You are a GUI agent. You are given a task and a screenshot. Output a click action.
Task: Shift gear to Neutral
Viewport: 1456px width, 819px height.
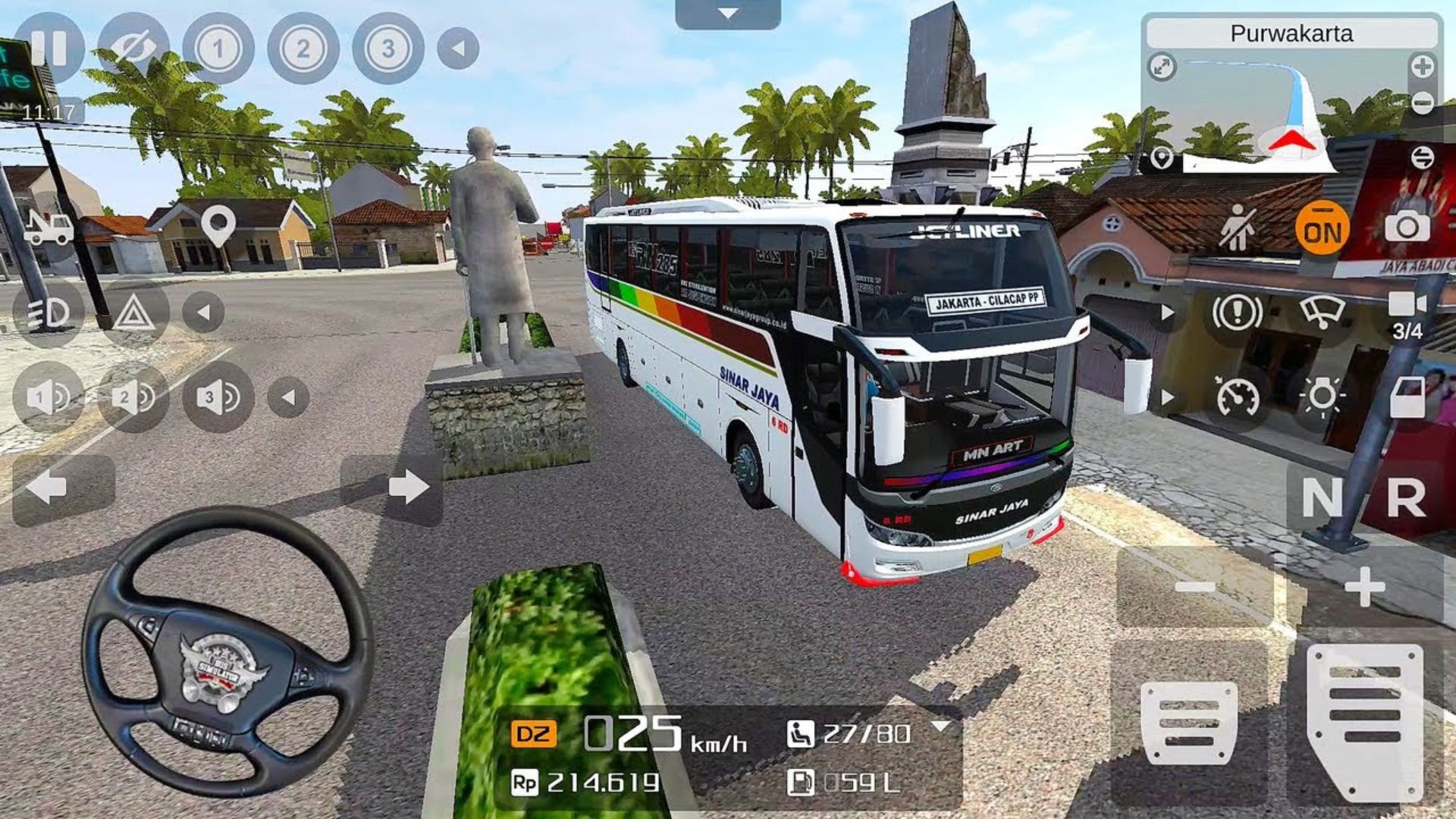pos(1322,498)
